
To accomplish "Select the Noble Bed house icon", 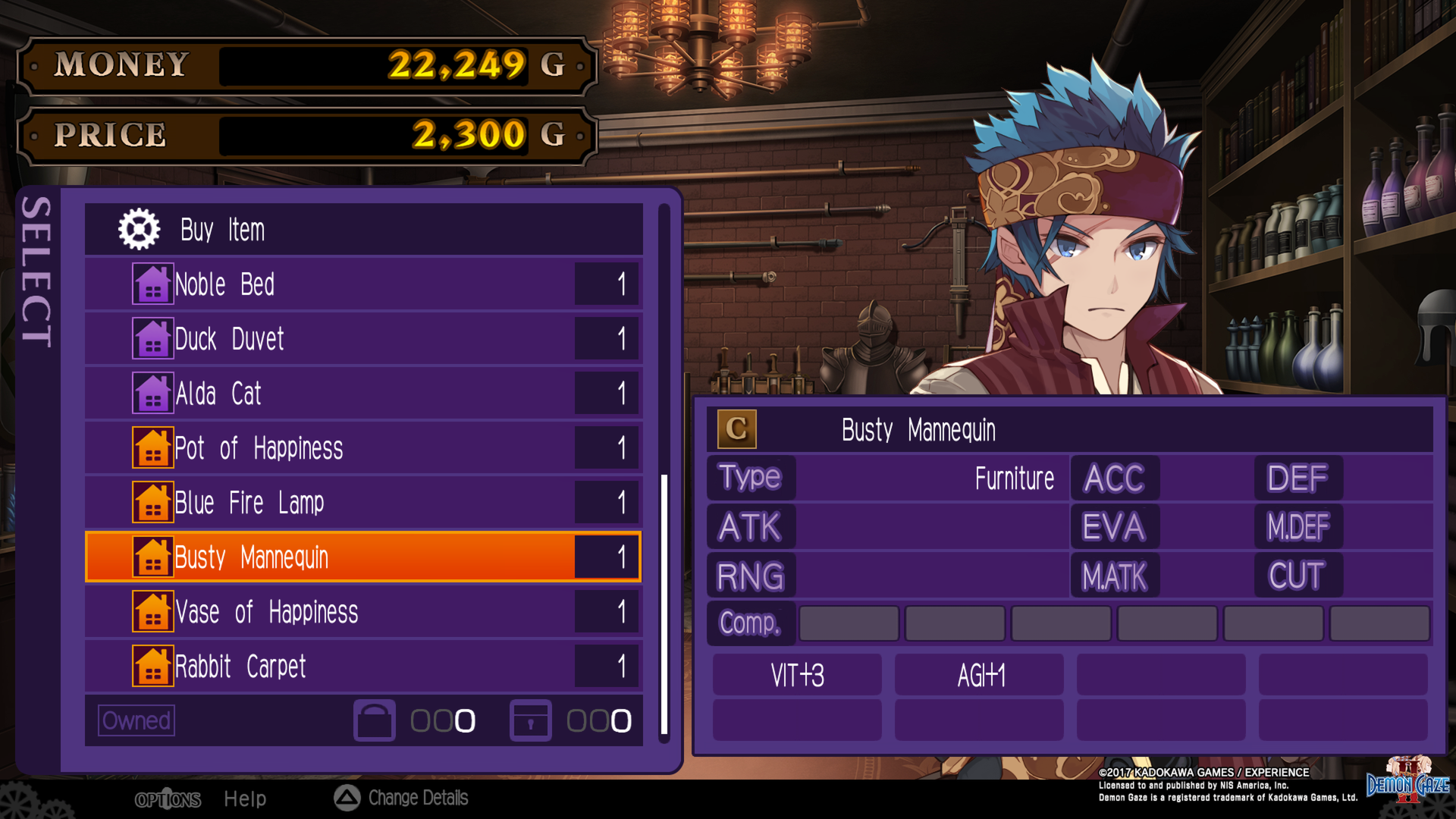I will point(153,284).
